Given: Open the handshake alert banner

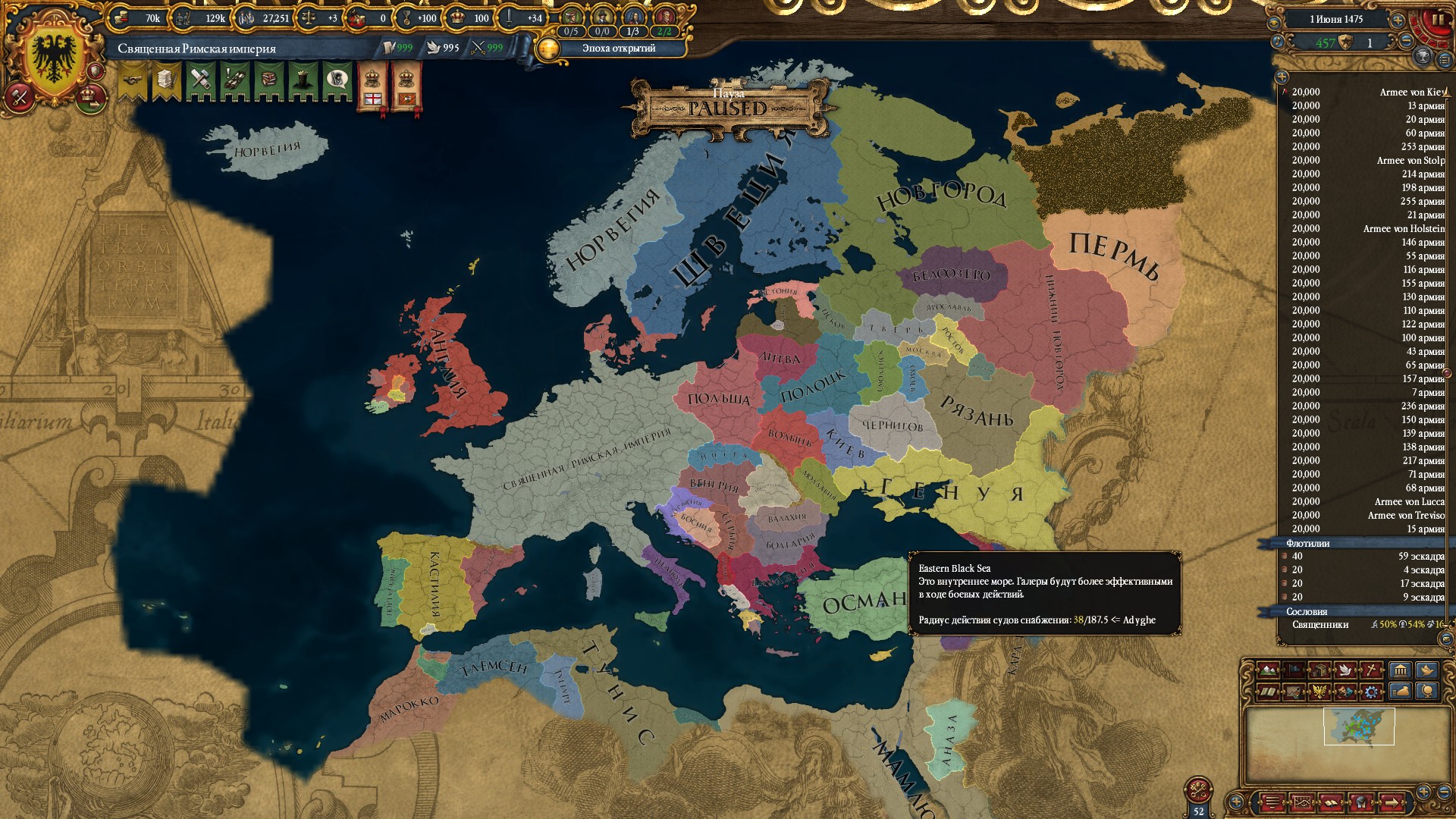Looking at the screenshot, I should click(132, 80).
